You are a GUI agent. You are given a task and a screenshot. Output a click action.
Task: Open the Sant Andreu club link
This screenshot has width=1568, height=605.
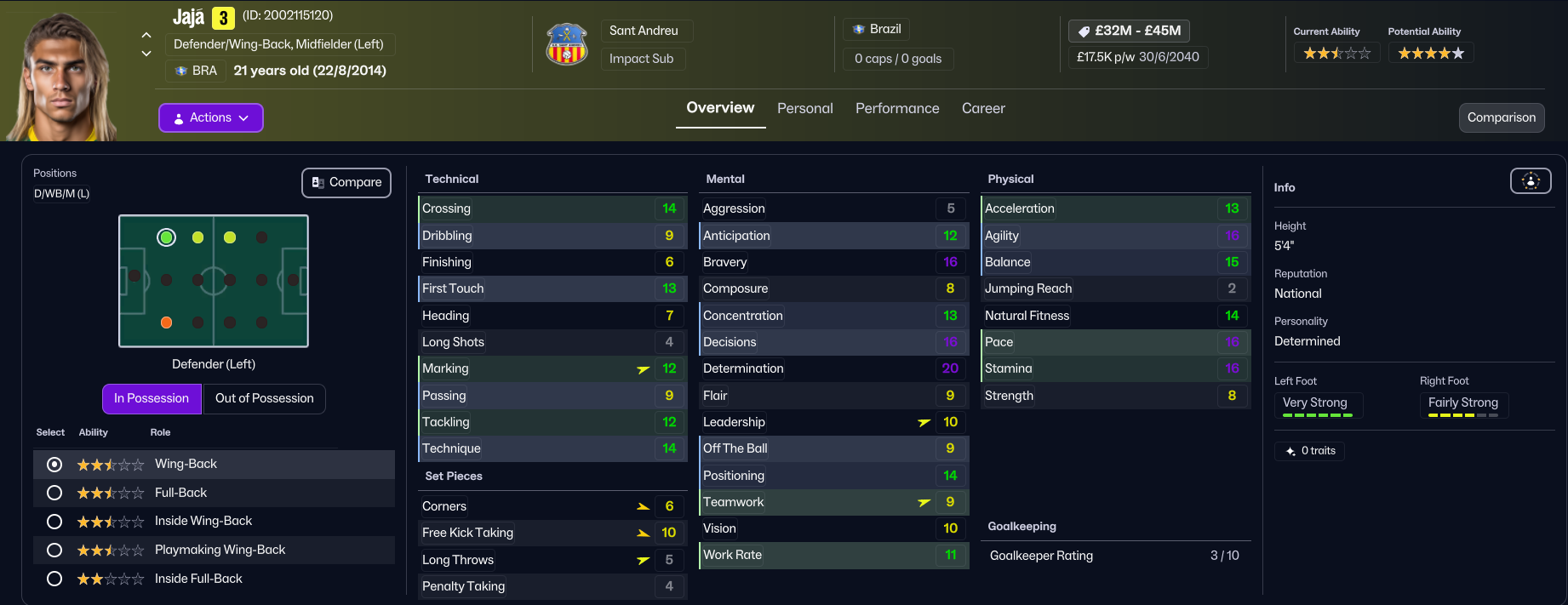(x=644, y=31)
